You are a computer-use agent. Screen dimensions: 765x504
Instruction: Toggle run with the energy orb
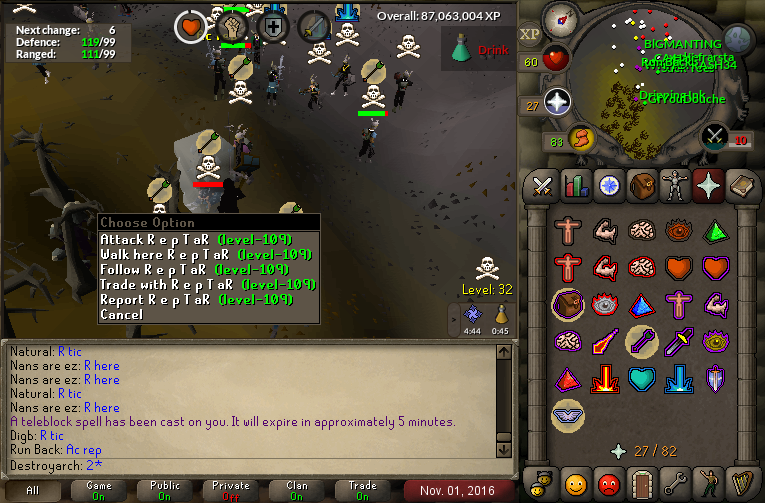(x=581, y=139)
